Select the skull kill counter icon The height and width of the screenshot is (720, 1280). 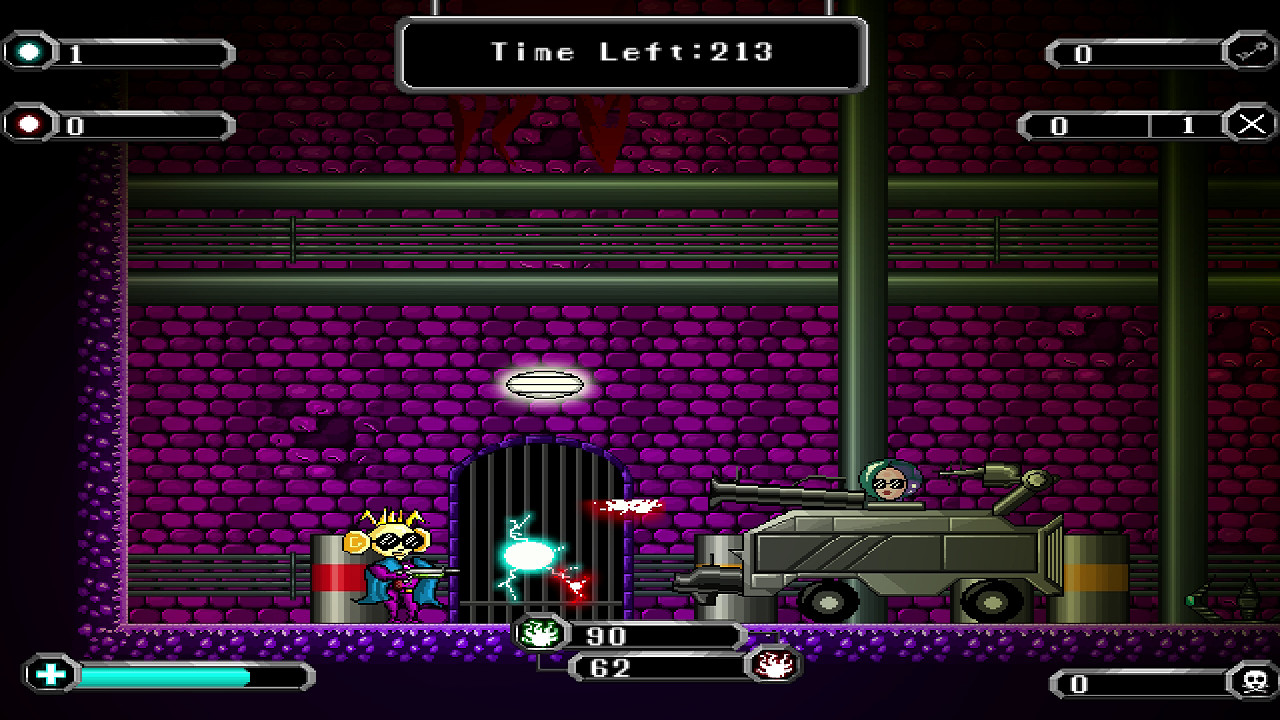pos(1251,684)
